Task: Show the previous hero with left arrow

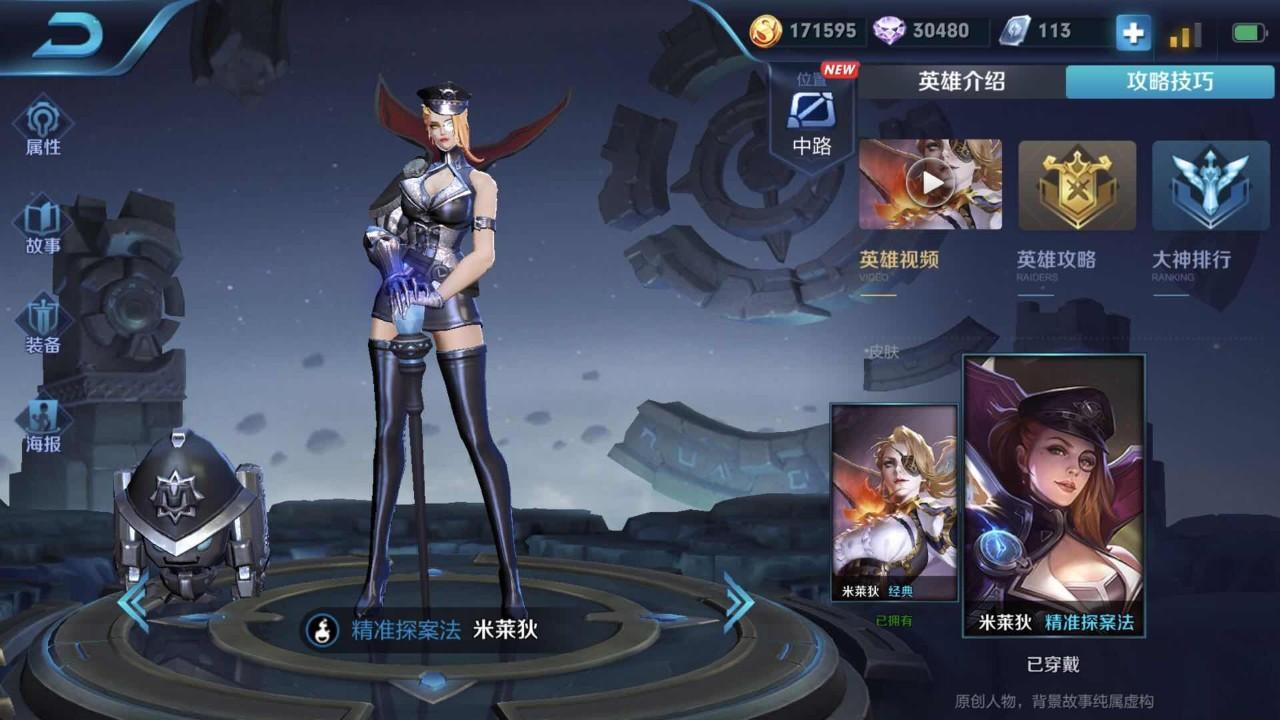Action: coord(133,601)
